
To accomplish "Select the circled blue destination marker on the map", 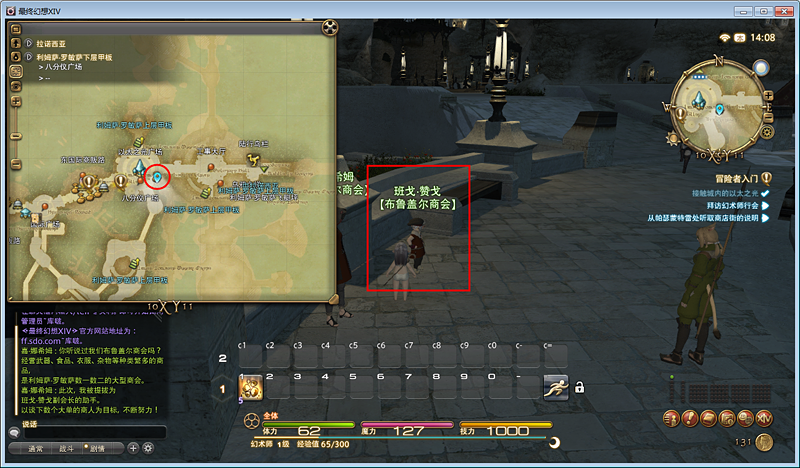I will coord(157,177).
